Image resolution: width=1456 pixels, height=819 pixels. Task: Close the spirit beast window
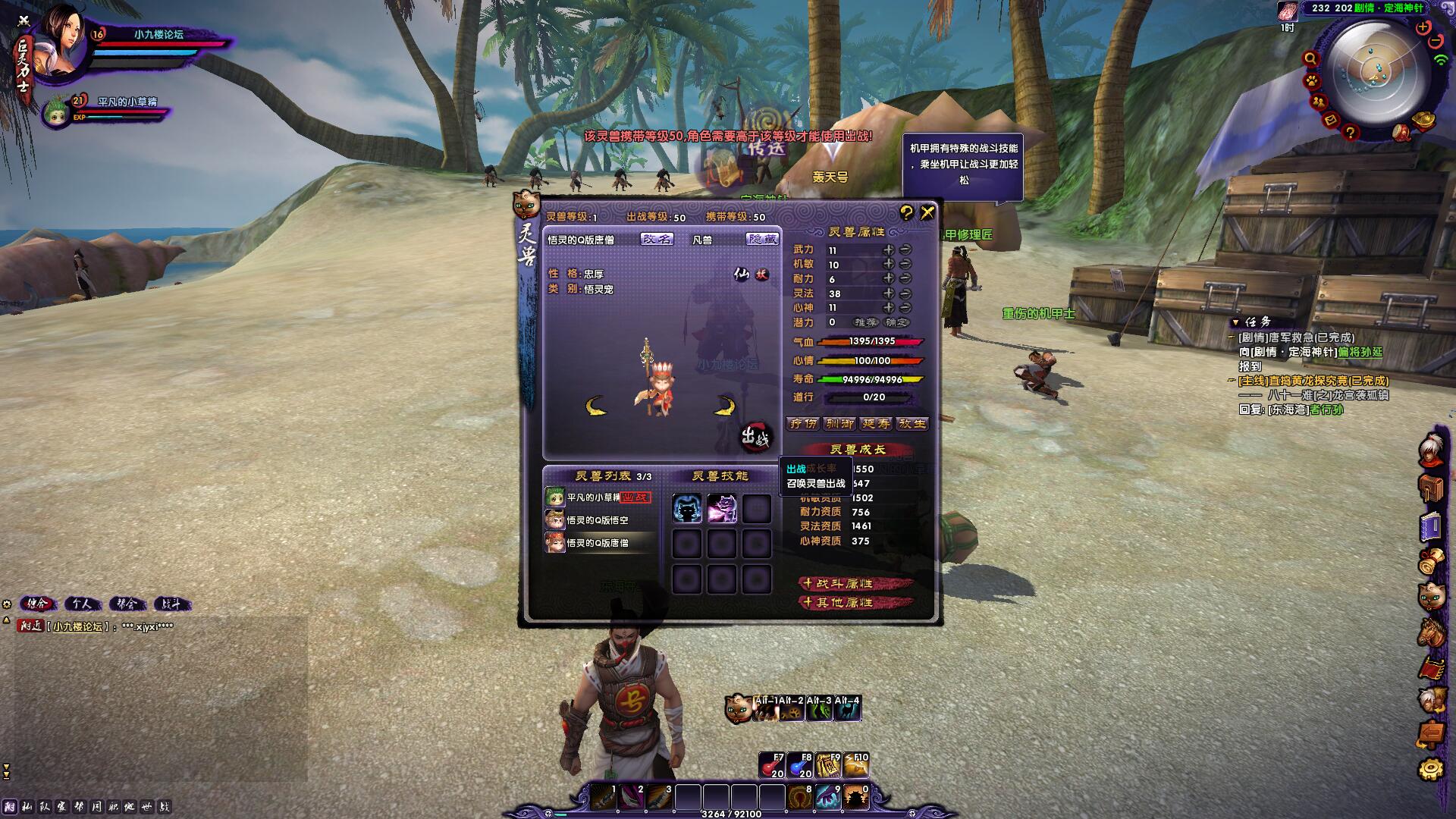[927, 213]
